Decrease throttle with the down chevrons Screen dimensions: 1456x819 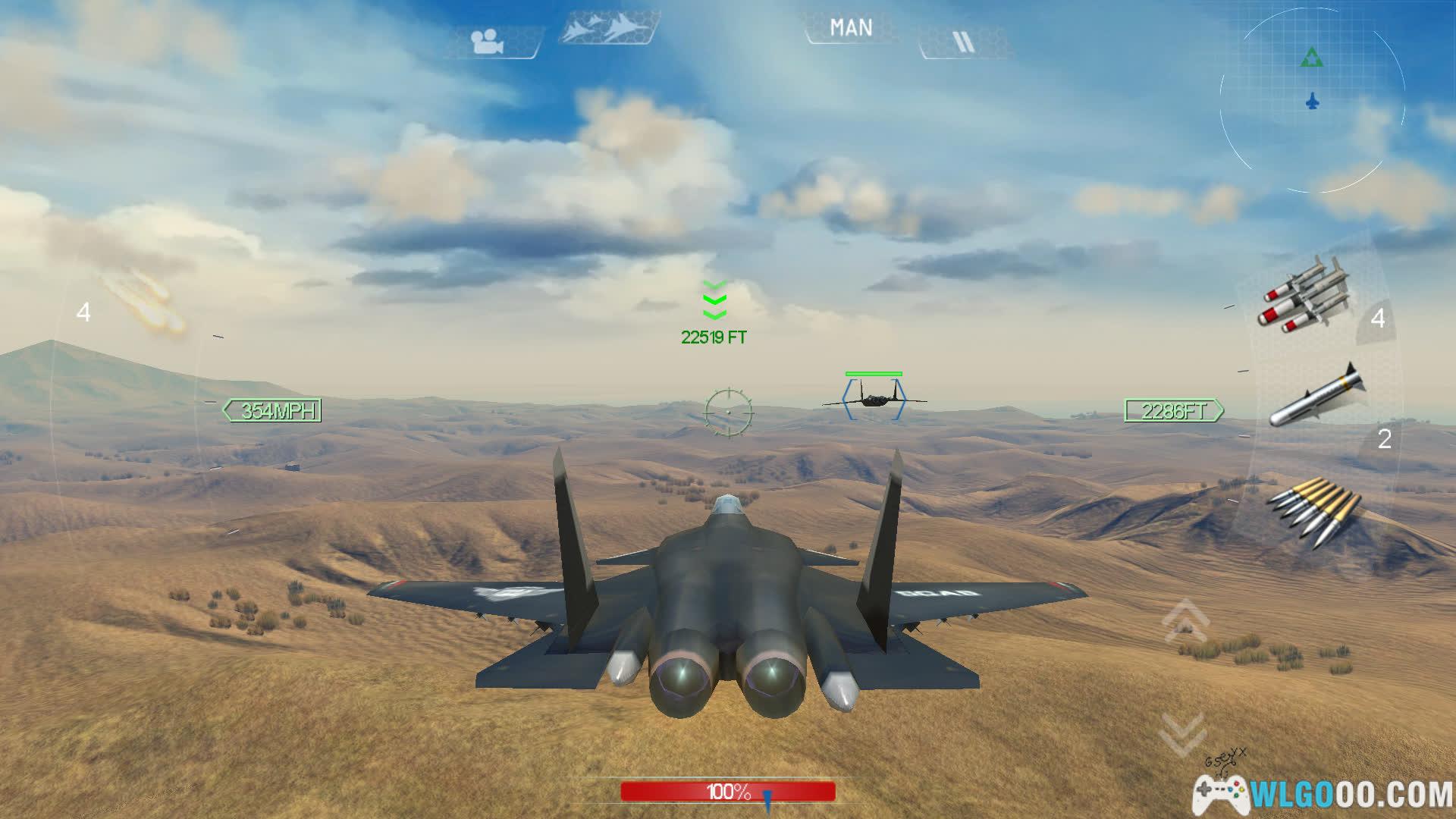pyautogui.click(x=1182, y=732)
